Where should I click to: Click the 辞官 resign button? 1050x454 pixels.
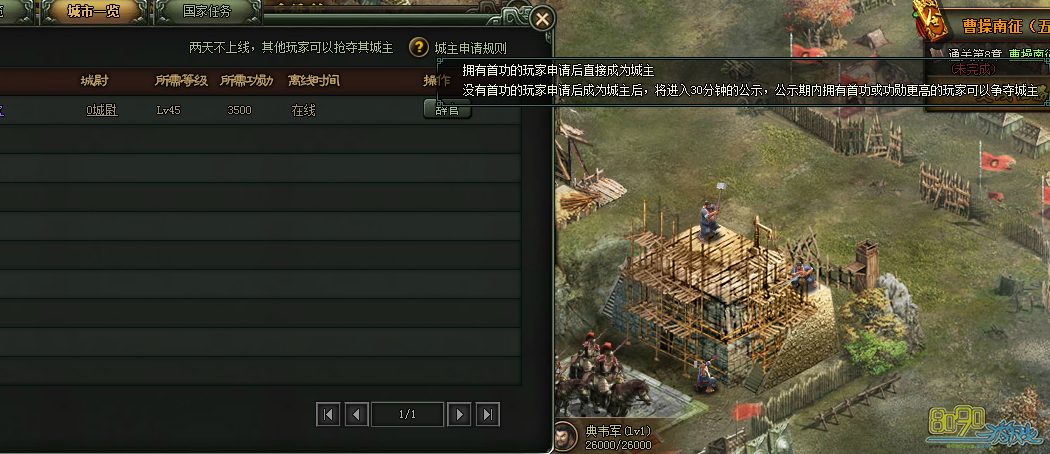click(x=447, y=109)
